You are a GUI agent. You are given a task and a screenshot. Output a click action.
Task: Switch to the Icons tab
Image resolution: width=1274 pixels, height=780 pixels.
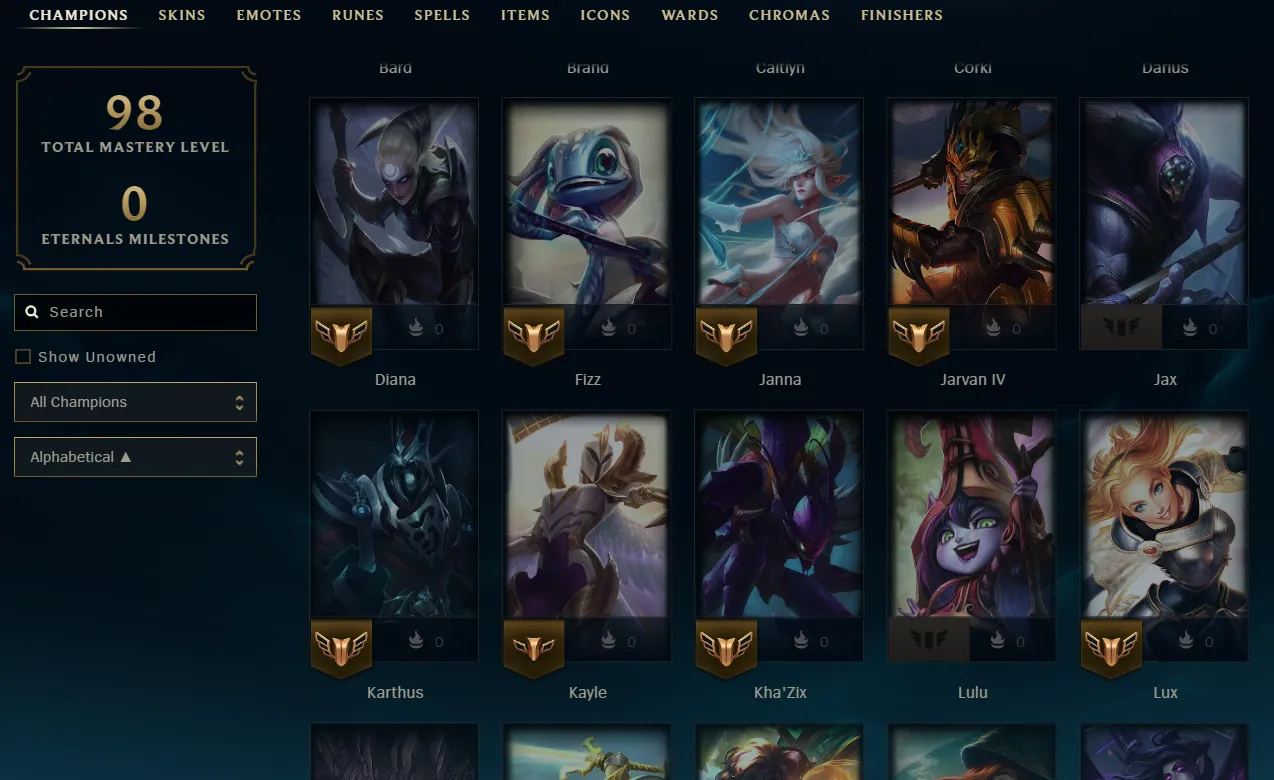pos(605,15)
